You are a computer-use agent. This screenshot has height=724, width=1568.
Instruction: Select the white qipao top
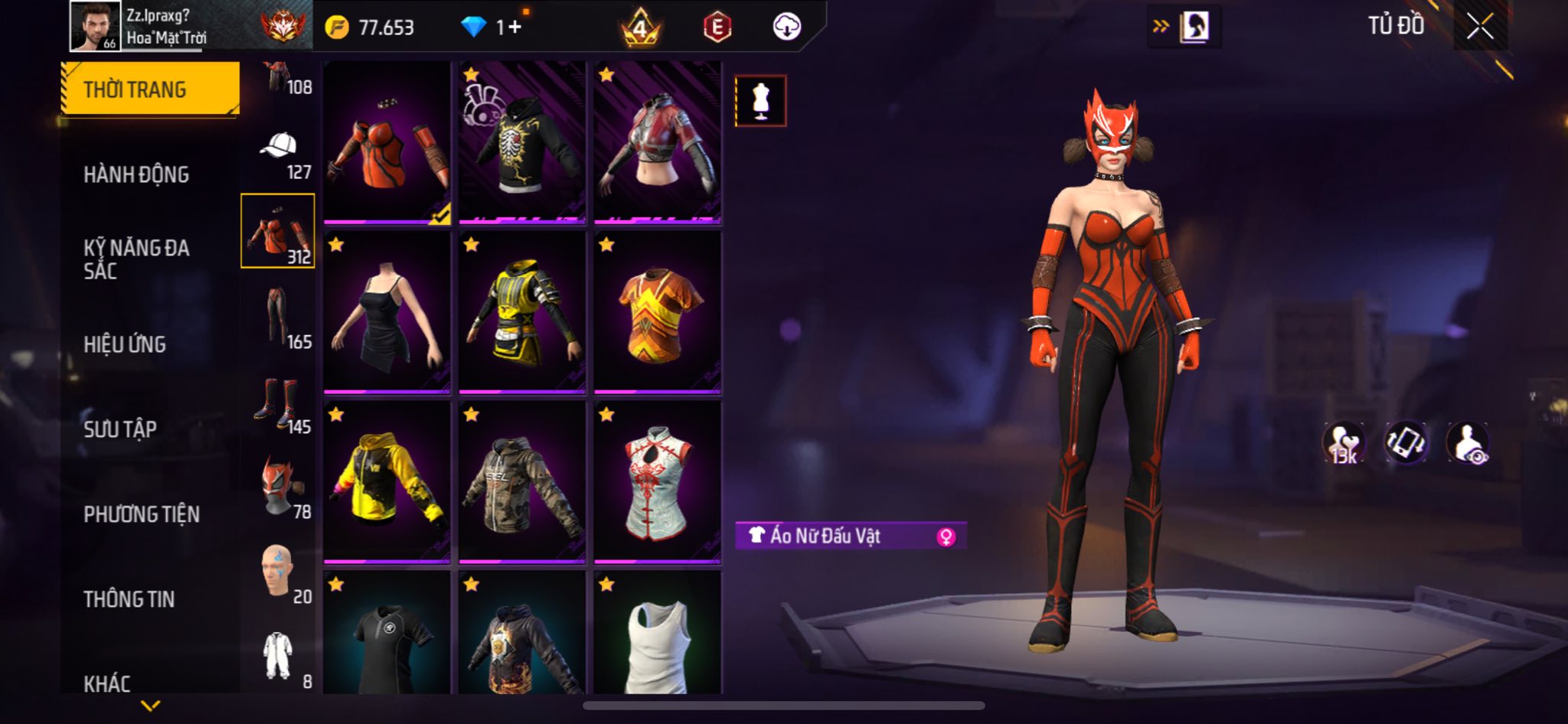(657, 483)
